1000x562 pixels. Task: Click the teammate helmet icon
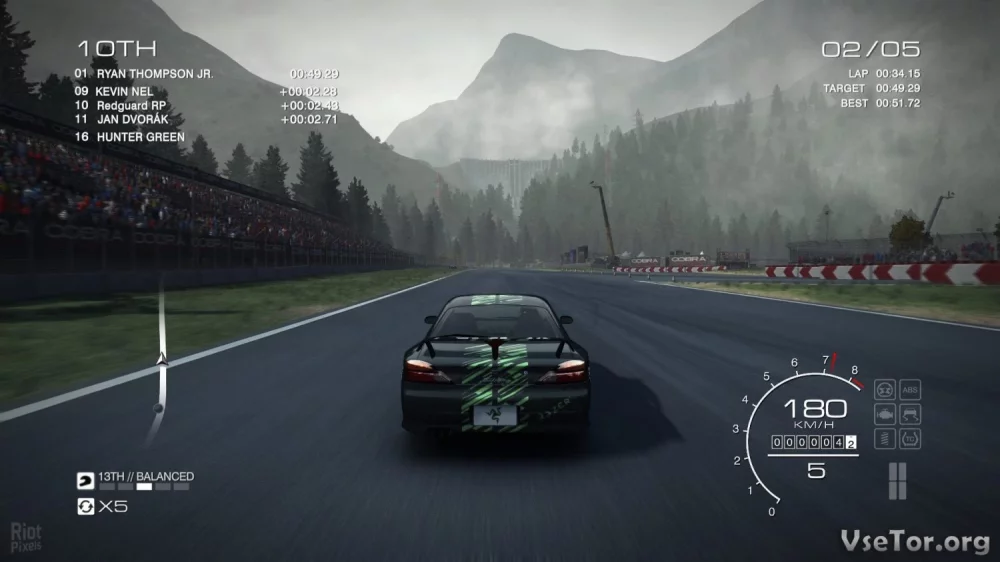(x=85, y=478)
